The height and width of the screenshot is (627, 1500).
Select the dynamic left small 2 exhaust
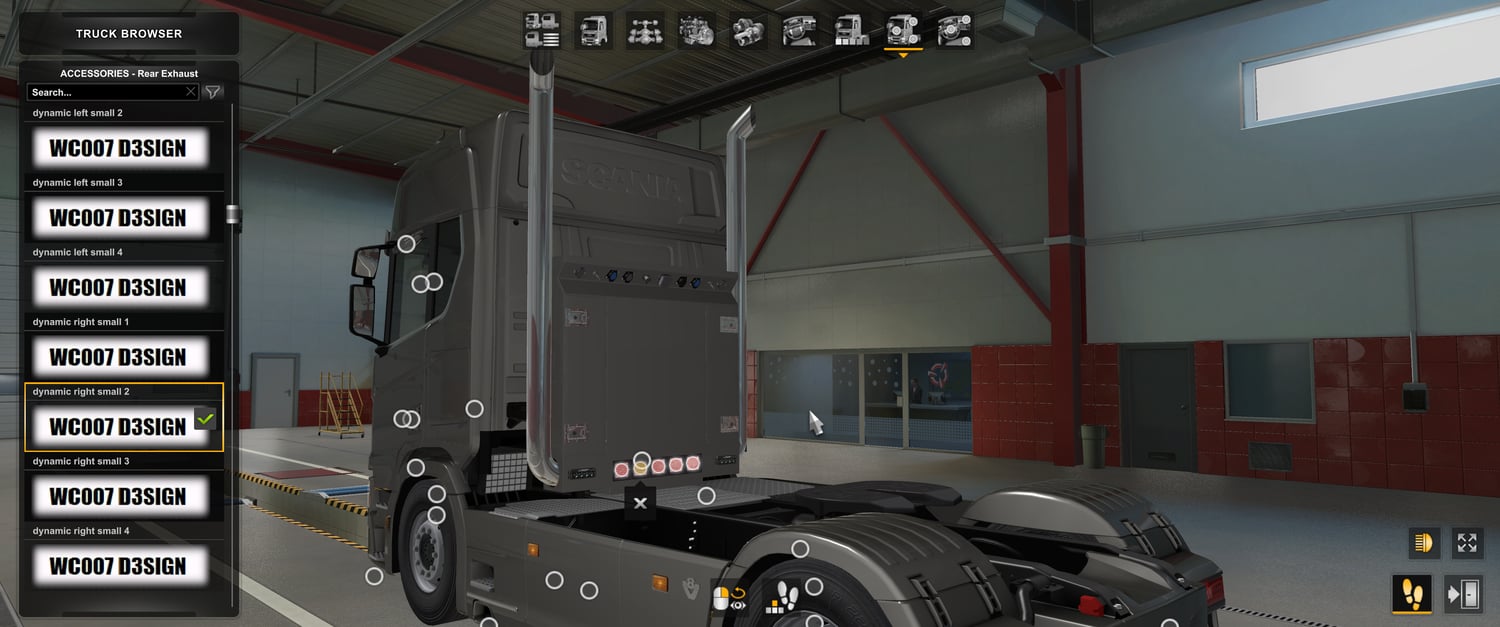[x=119, y=149]
